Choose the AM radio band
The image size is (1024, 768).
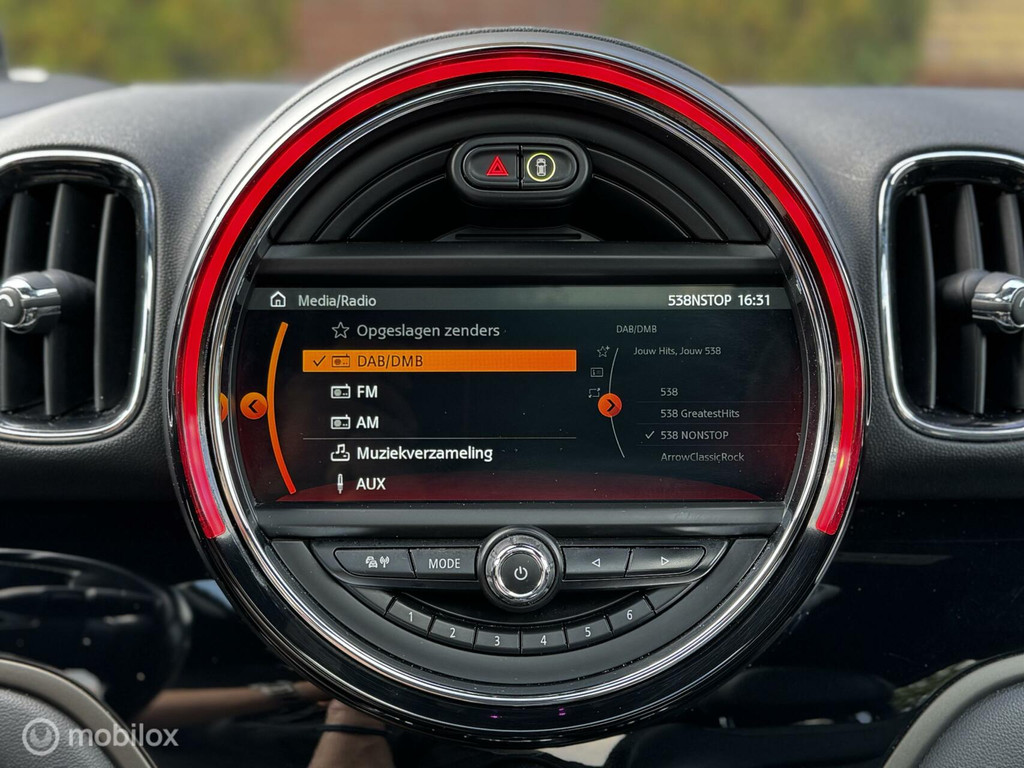(x=366, y=422)
